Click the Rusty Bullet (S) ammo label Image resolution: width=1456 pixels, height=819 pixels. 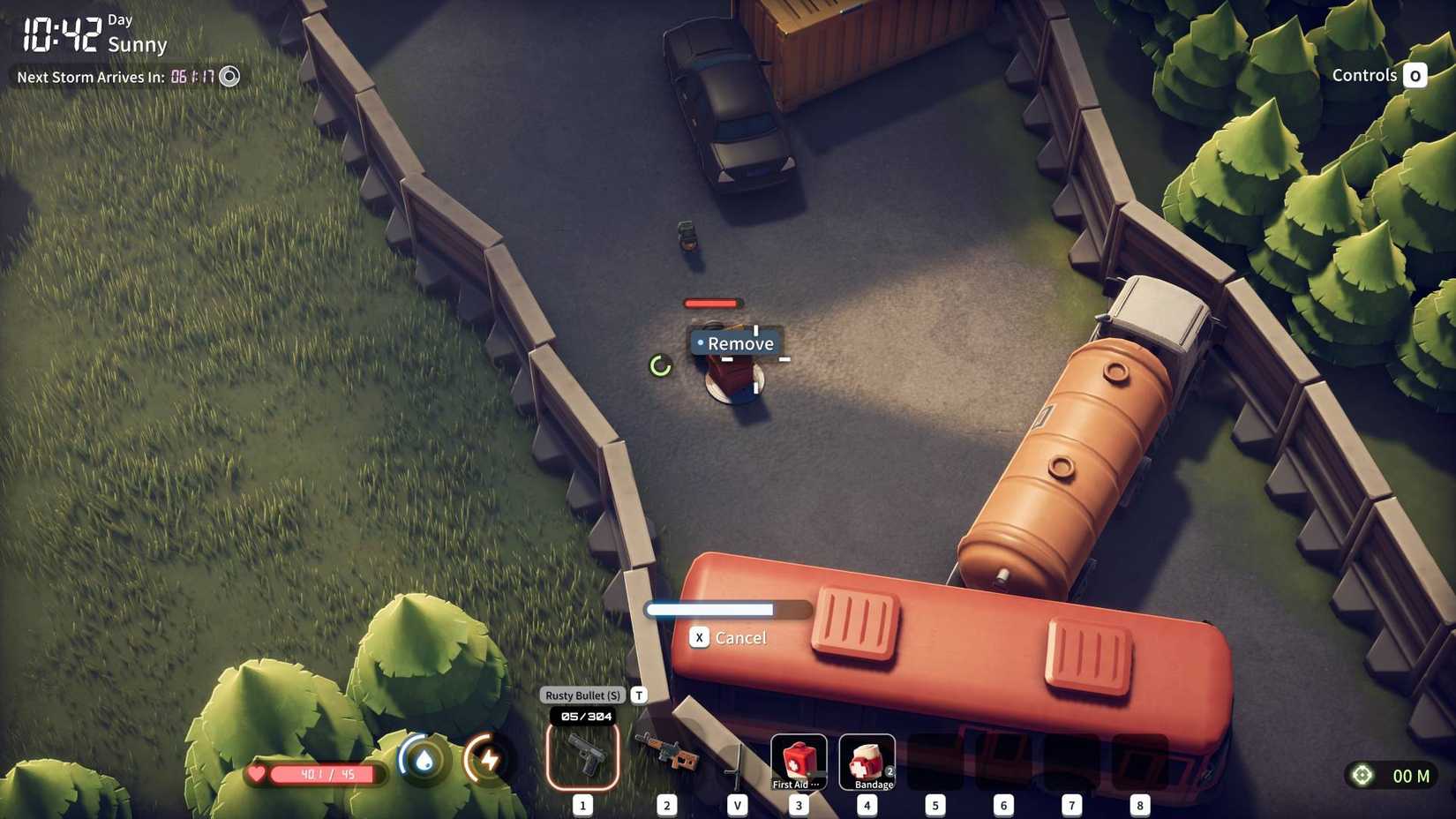pyautogui.click(x=582, y=695)
